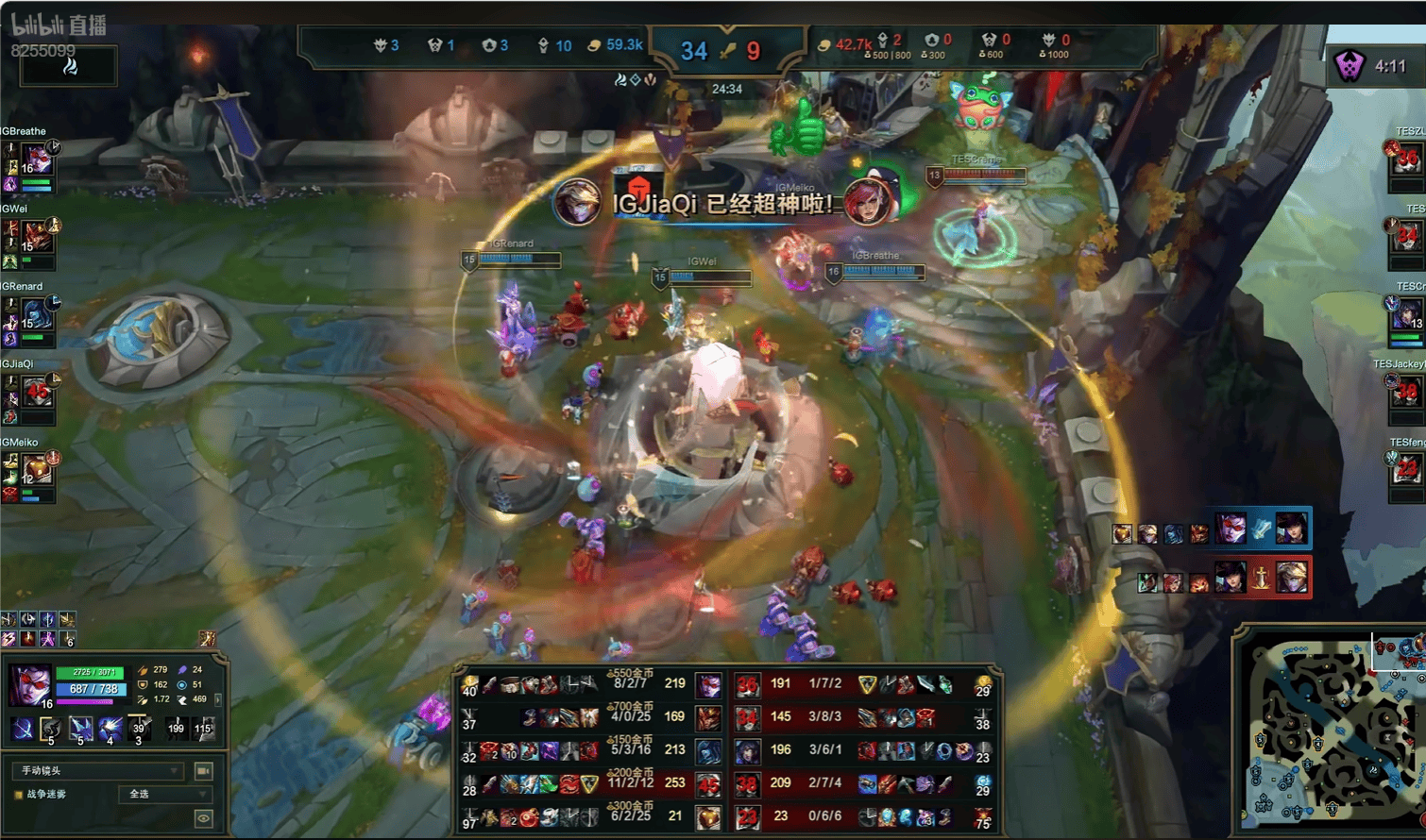Viewport: 1426px width, 840px height.
Task: Select IGJiaQi's portrait in the team sidebar
Action: coord(37,392)
